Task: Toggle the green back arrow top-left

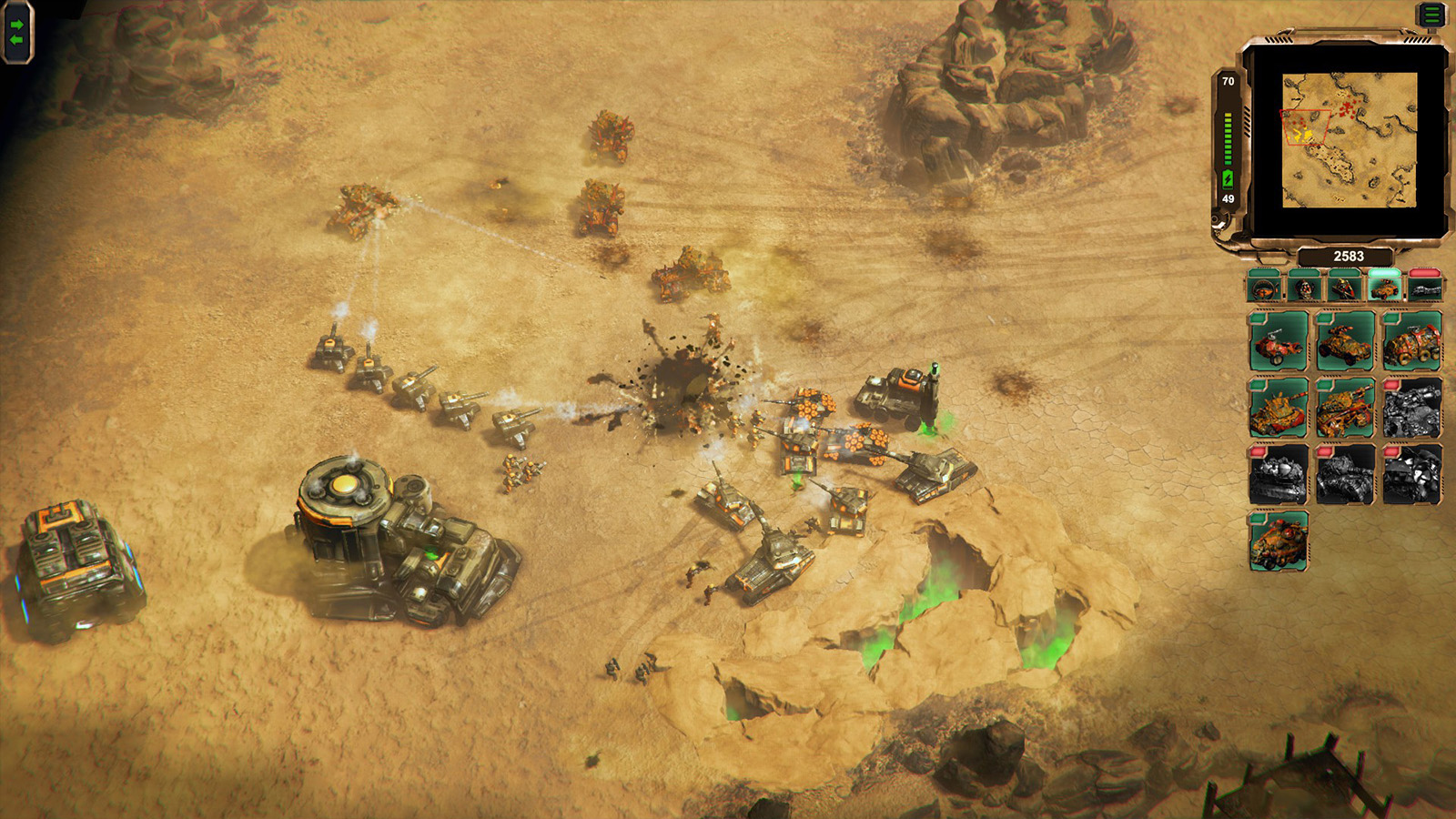Action: (x=15, y=40)
